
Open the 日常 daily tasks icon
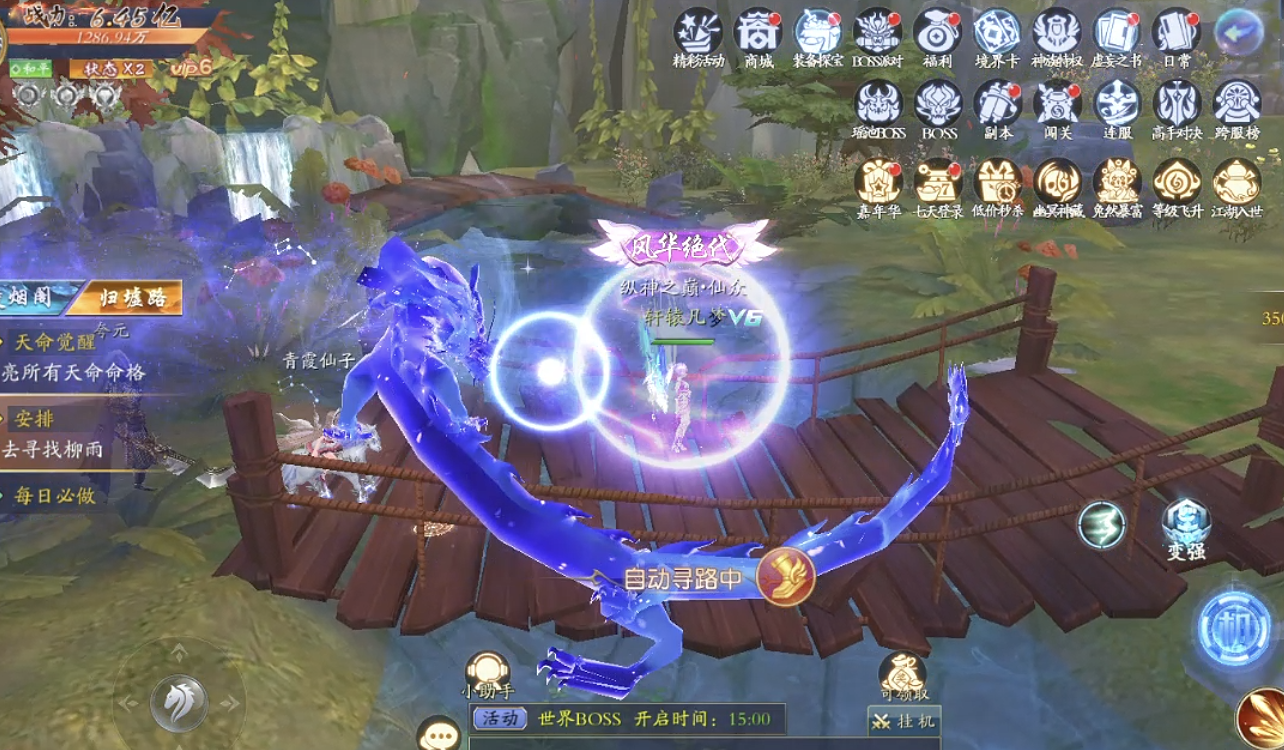[x=1176, y=33]
